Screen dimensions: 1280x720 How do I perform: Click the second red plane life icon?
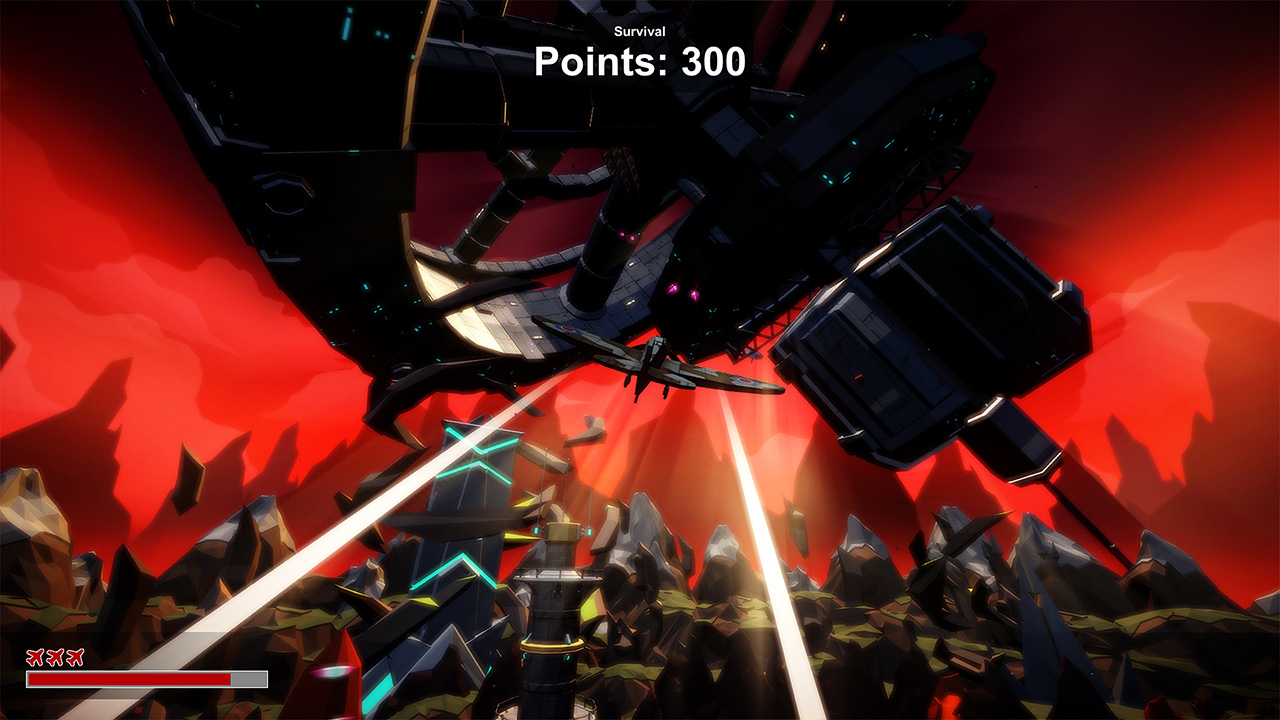coord(56,658)
